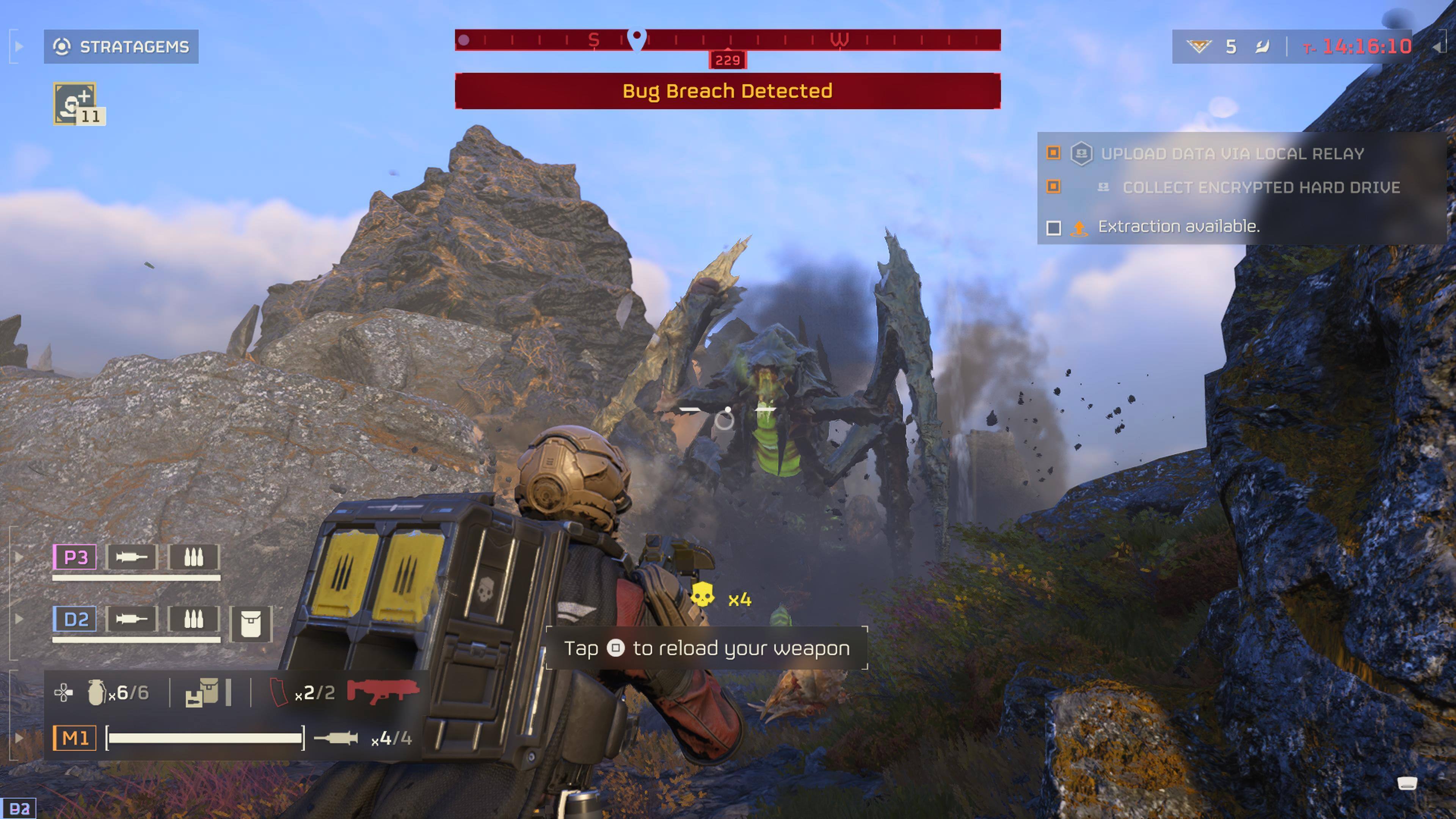Click D2's backpack icon
1456x819 pixels.
(x=251, y=624)
